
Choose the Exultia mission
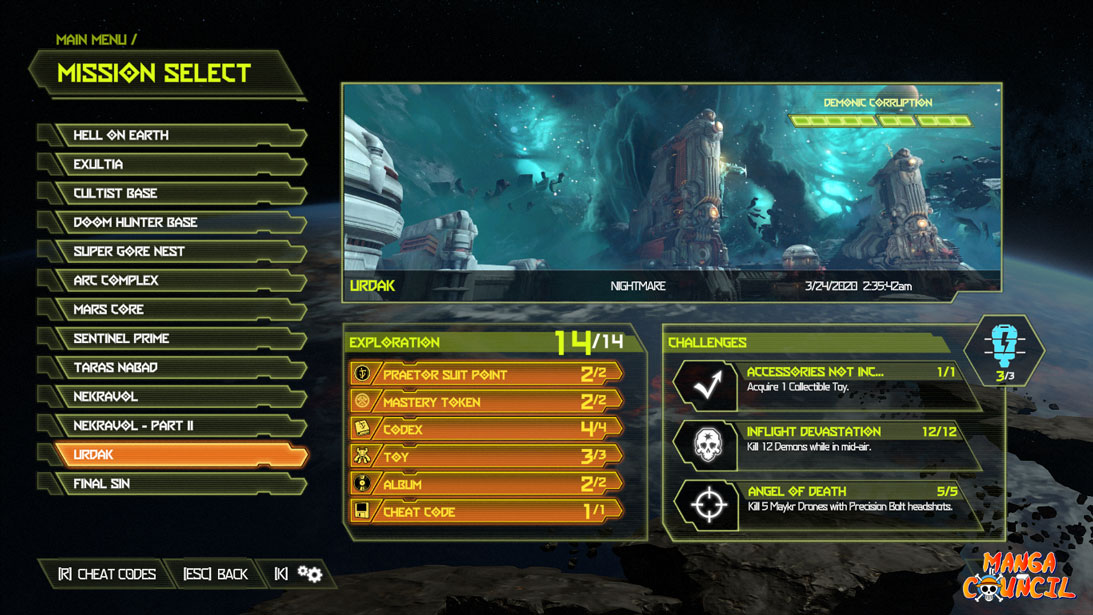(170, 164)
